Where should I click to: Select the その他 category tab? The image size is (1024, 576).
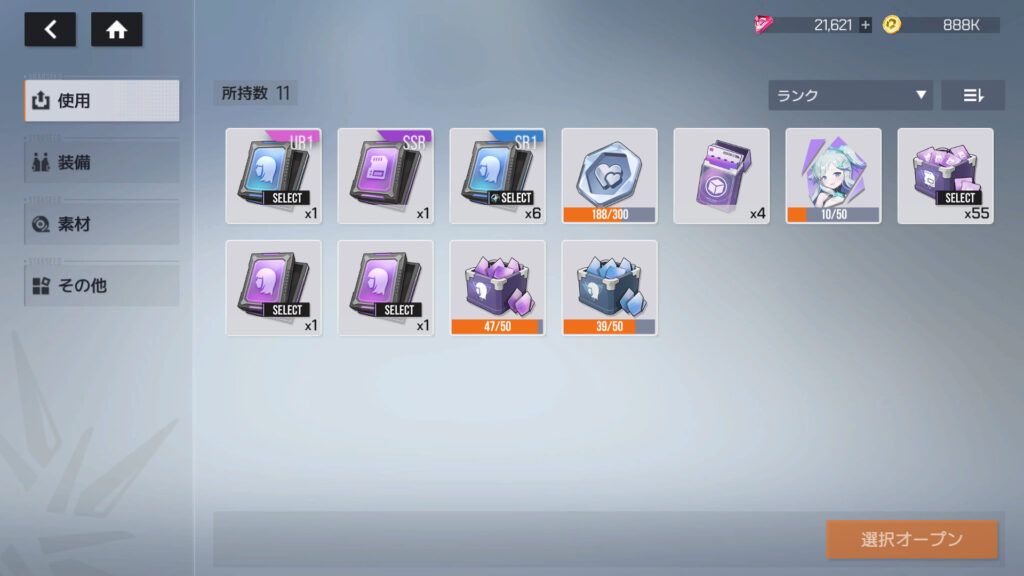[x=102, y=285]
